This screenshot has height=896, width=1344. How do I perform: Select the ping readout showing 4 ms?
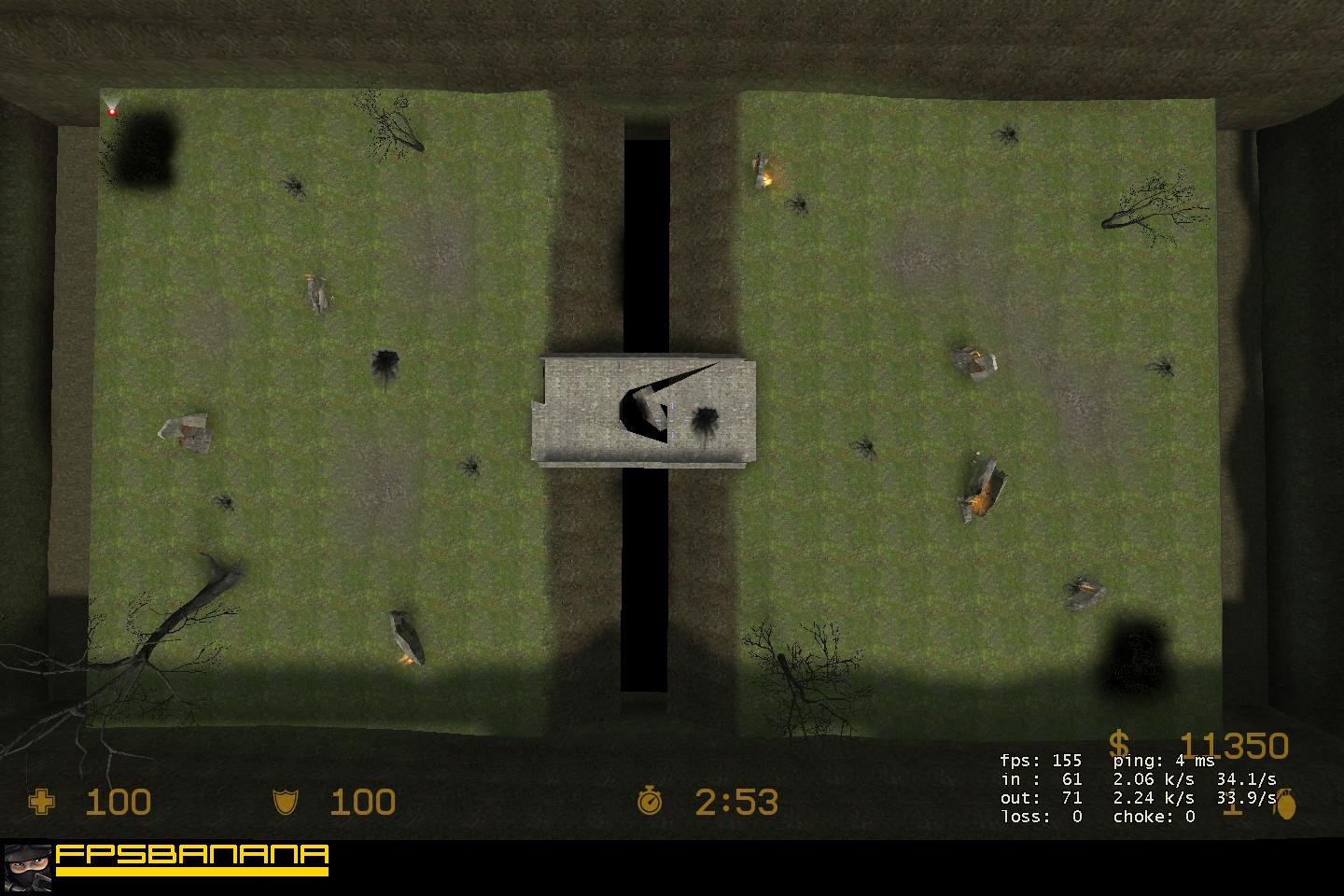pos(1165,760)
